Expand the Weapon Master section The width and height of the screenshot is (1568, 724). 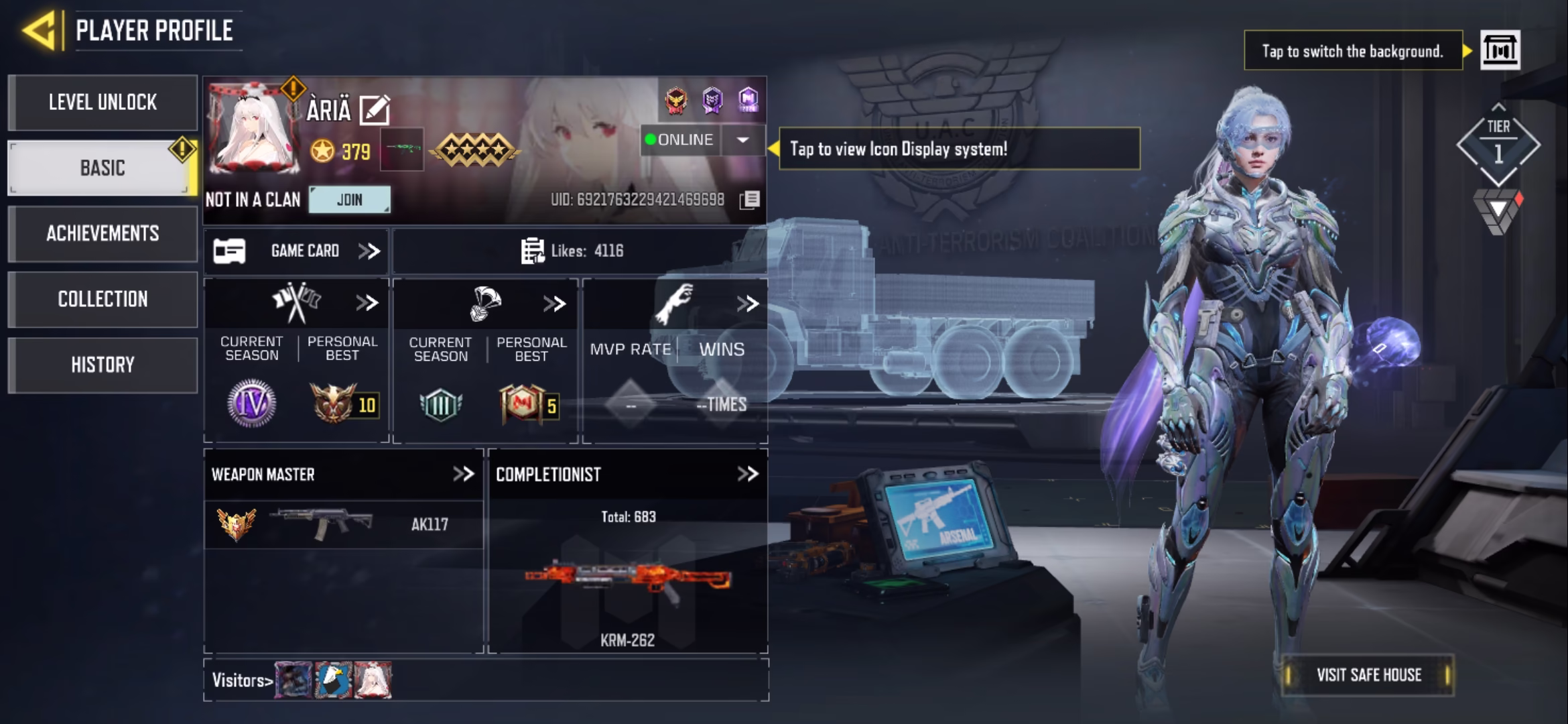point(463,475)
